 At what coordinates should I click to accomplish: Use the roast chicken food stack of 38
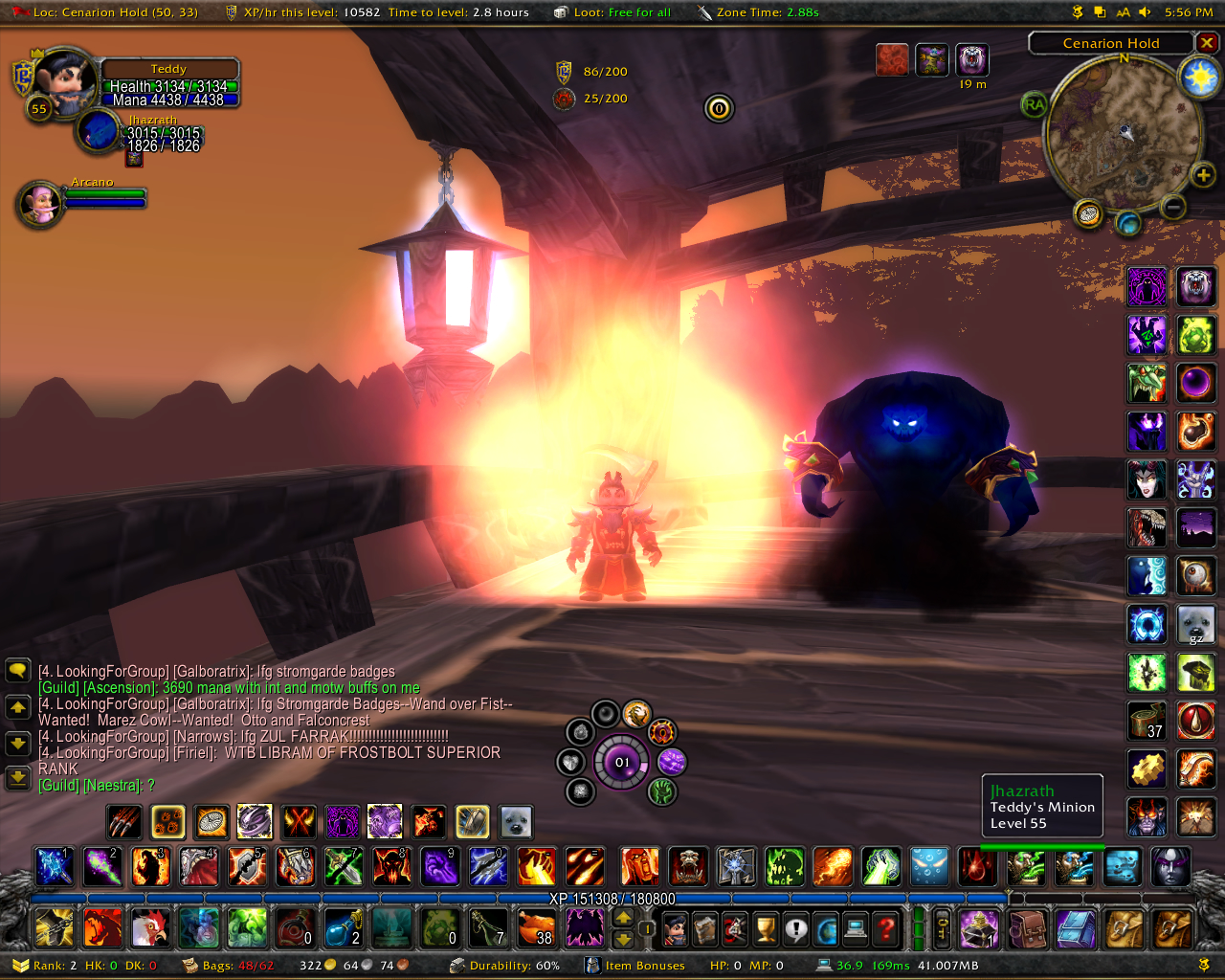(x=536, y=927)
